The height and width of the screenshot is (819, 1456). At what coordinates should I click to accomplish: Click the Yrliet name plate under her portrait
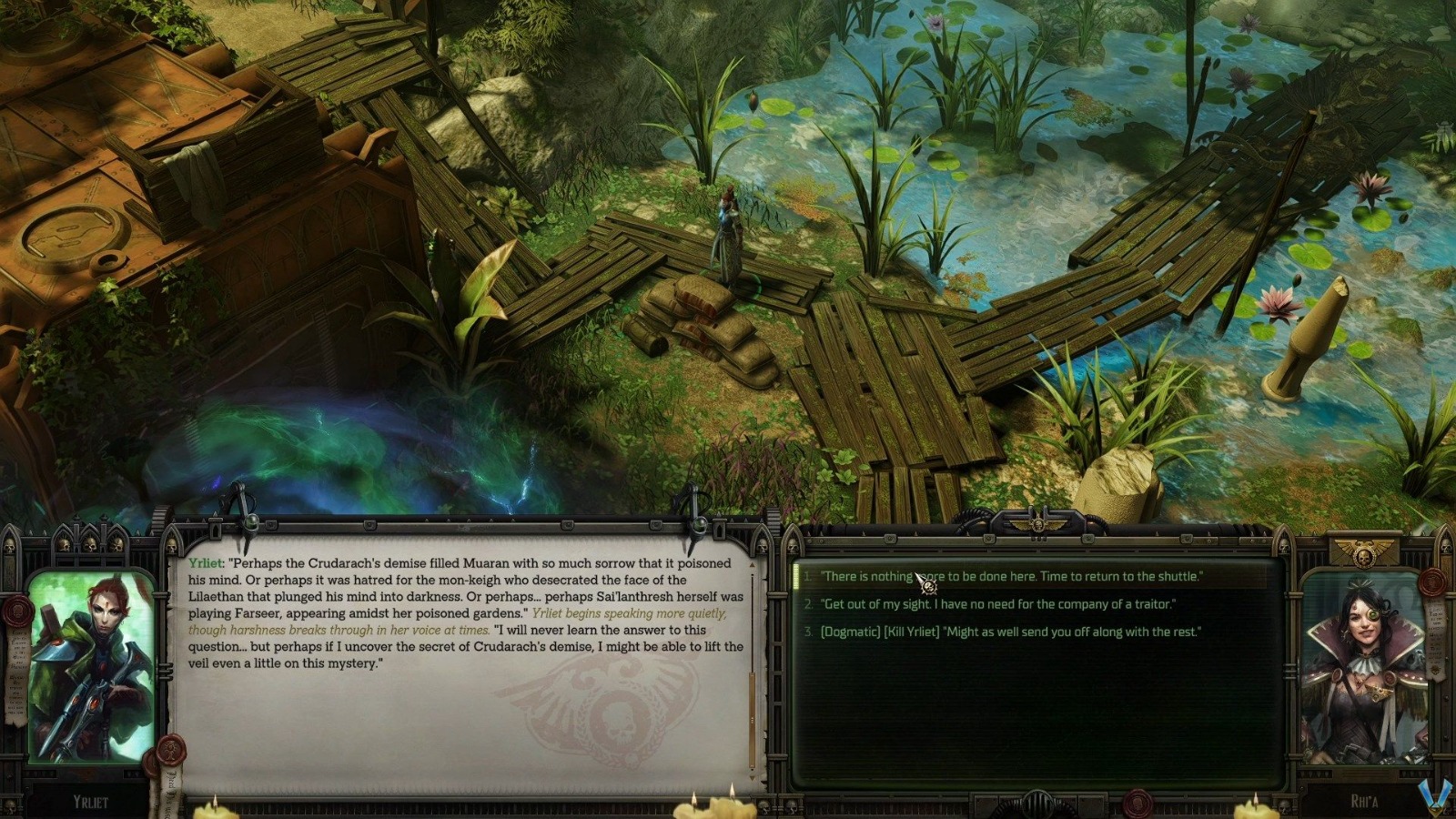pos(89,800)
